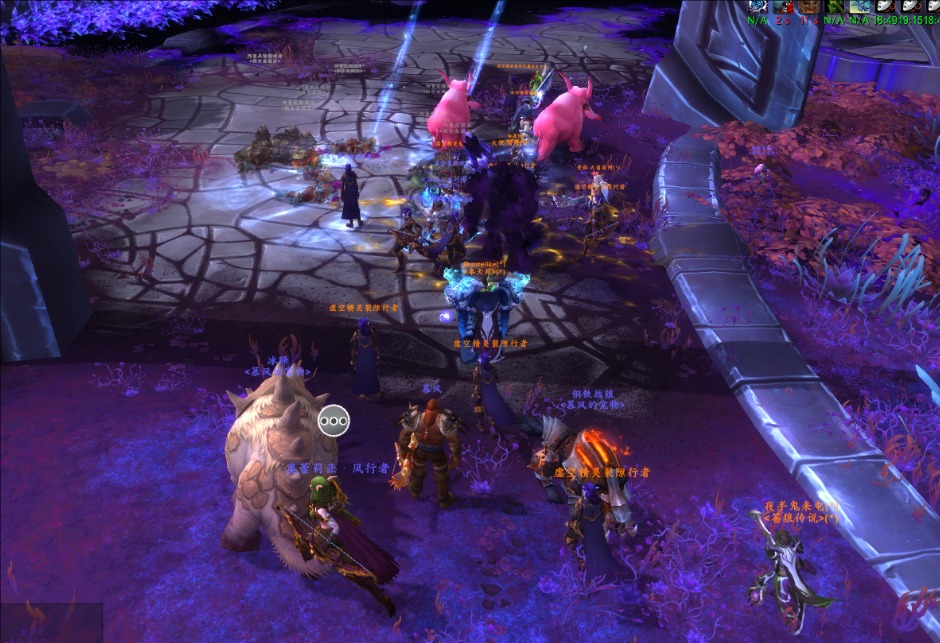940x643 pixels.
Task: Click the red character buff icon
Action: [783, 6]
